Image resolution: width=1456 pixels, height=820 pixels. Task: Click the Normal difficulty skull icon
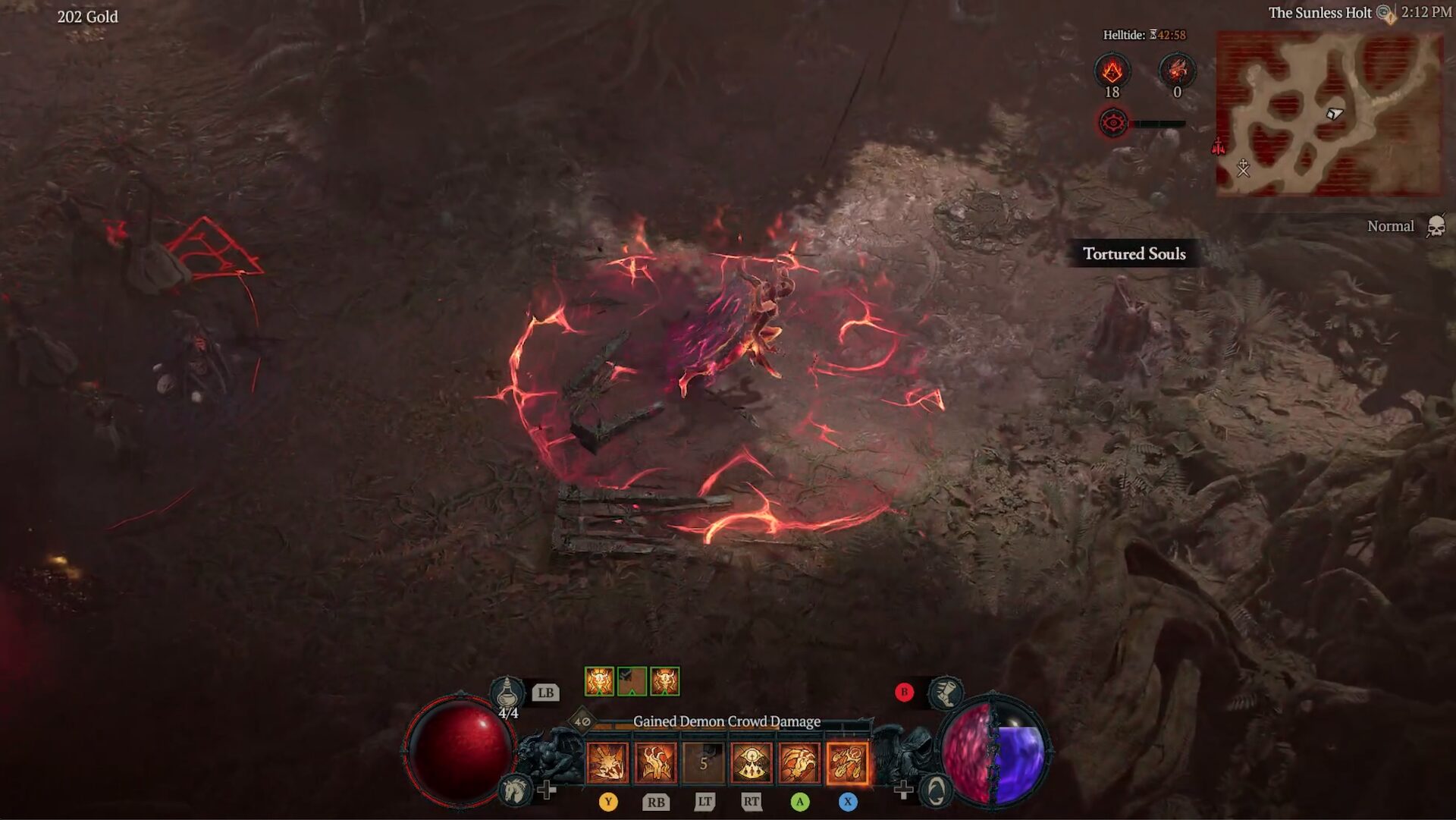coord(1436,226)
